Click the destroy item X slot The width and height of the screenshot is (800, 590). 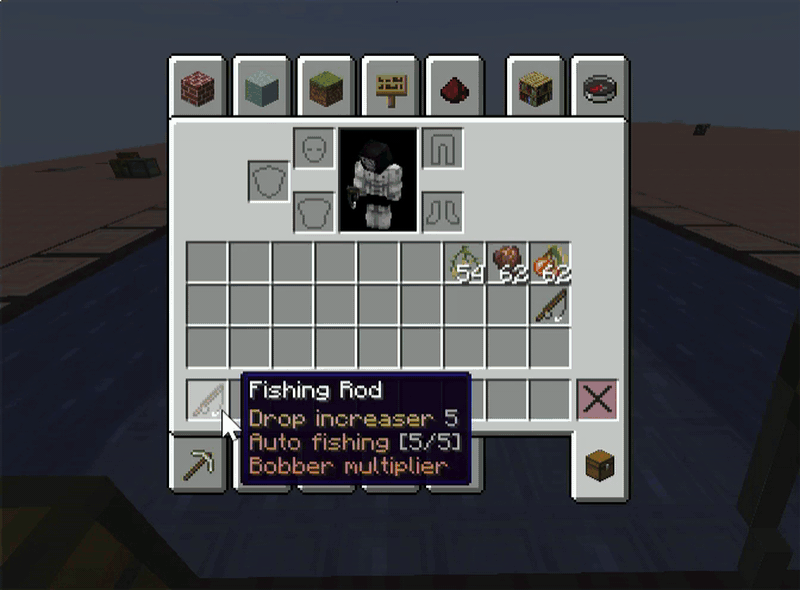(x=598, y=400)
